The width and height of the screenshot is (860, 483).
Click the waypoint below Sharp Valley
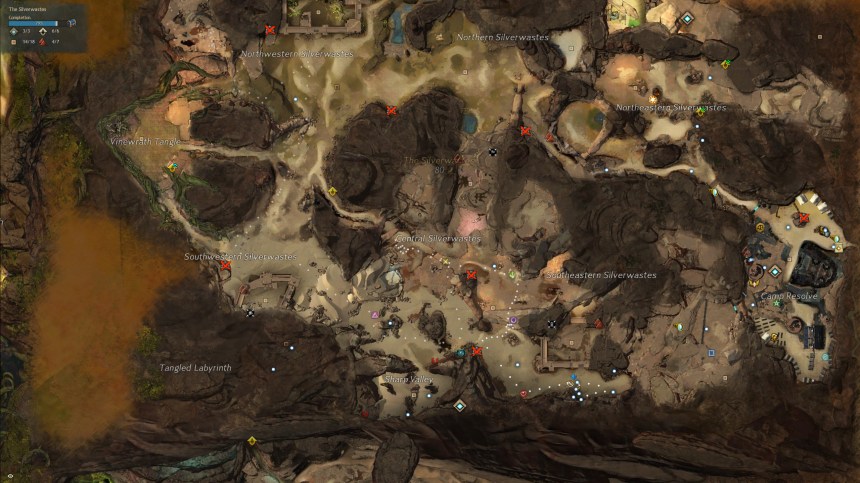pos(460,405)
